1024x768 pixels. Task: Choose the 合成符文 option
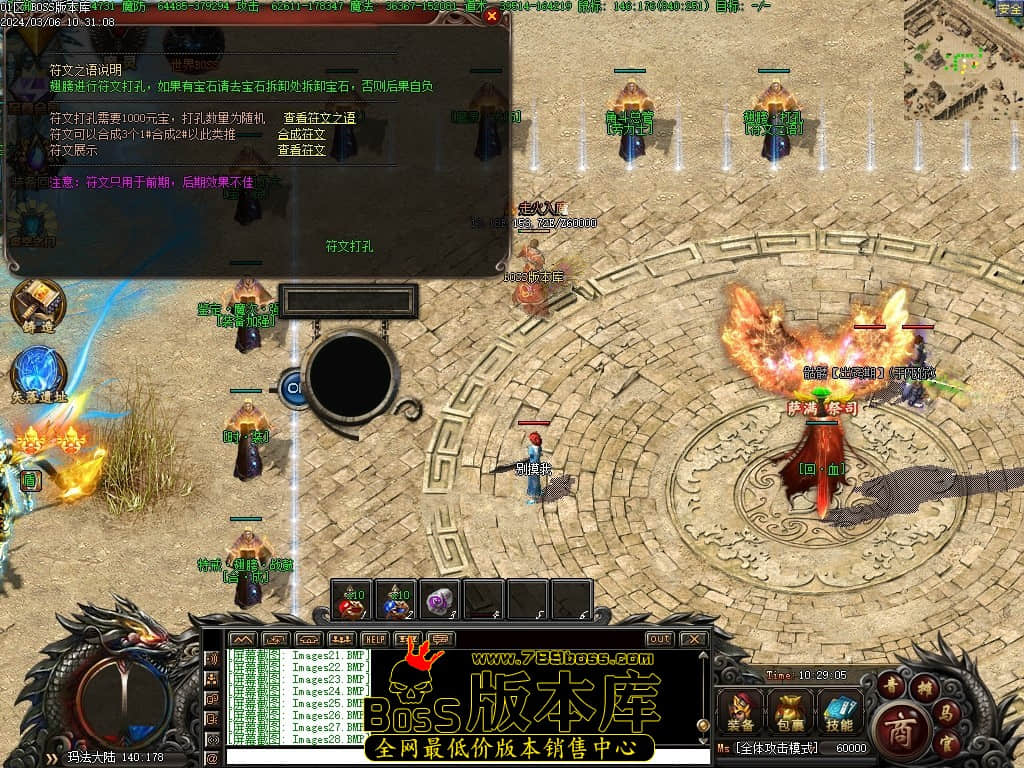301,134
